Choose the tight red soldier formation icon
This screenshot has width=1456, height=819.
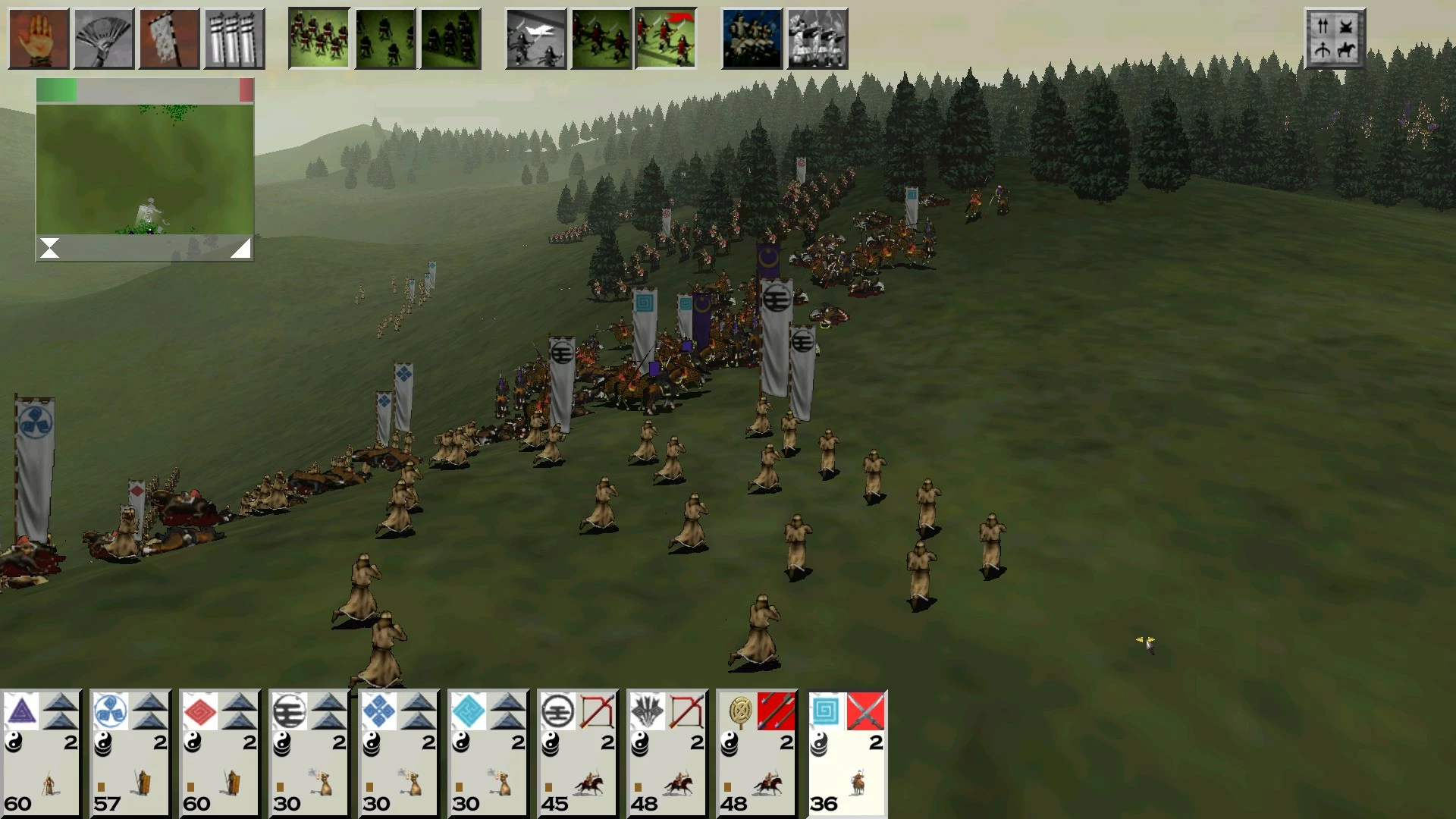pos(318,39)
